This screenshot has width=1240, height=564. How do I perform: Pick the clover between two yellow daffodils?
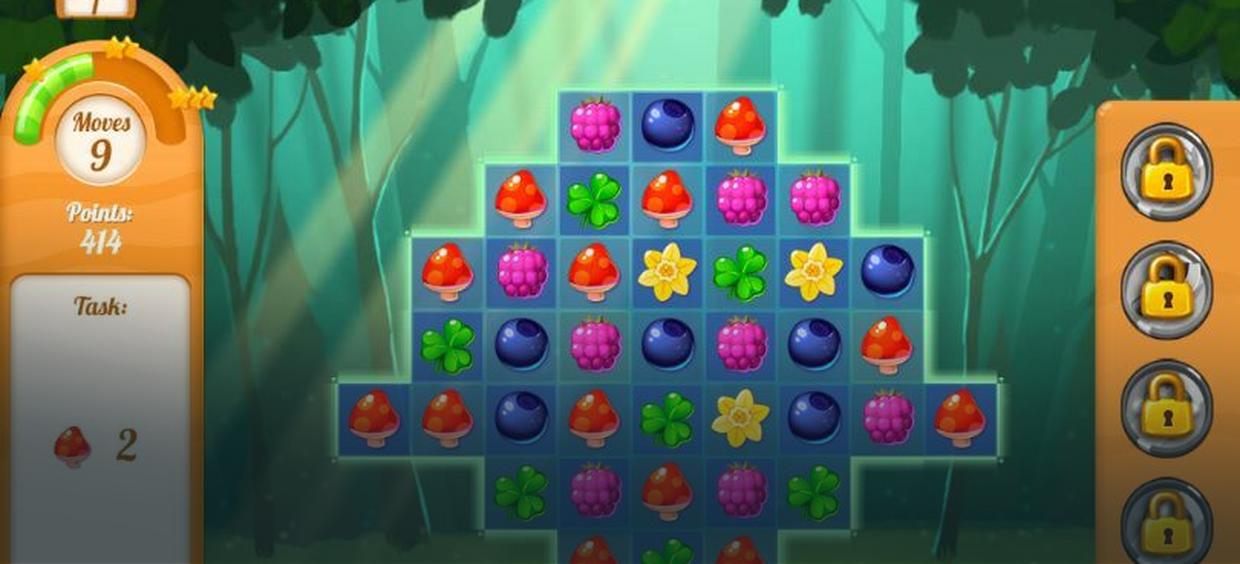[740, 272]
